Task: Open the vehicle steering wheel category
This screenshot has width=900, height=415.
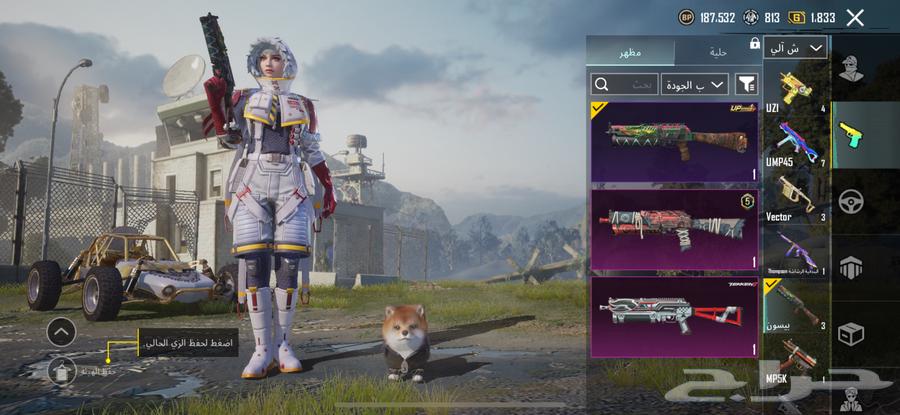Action: click(851, 200)
